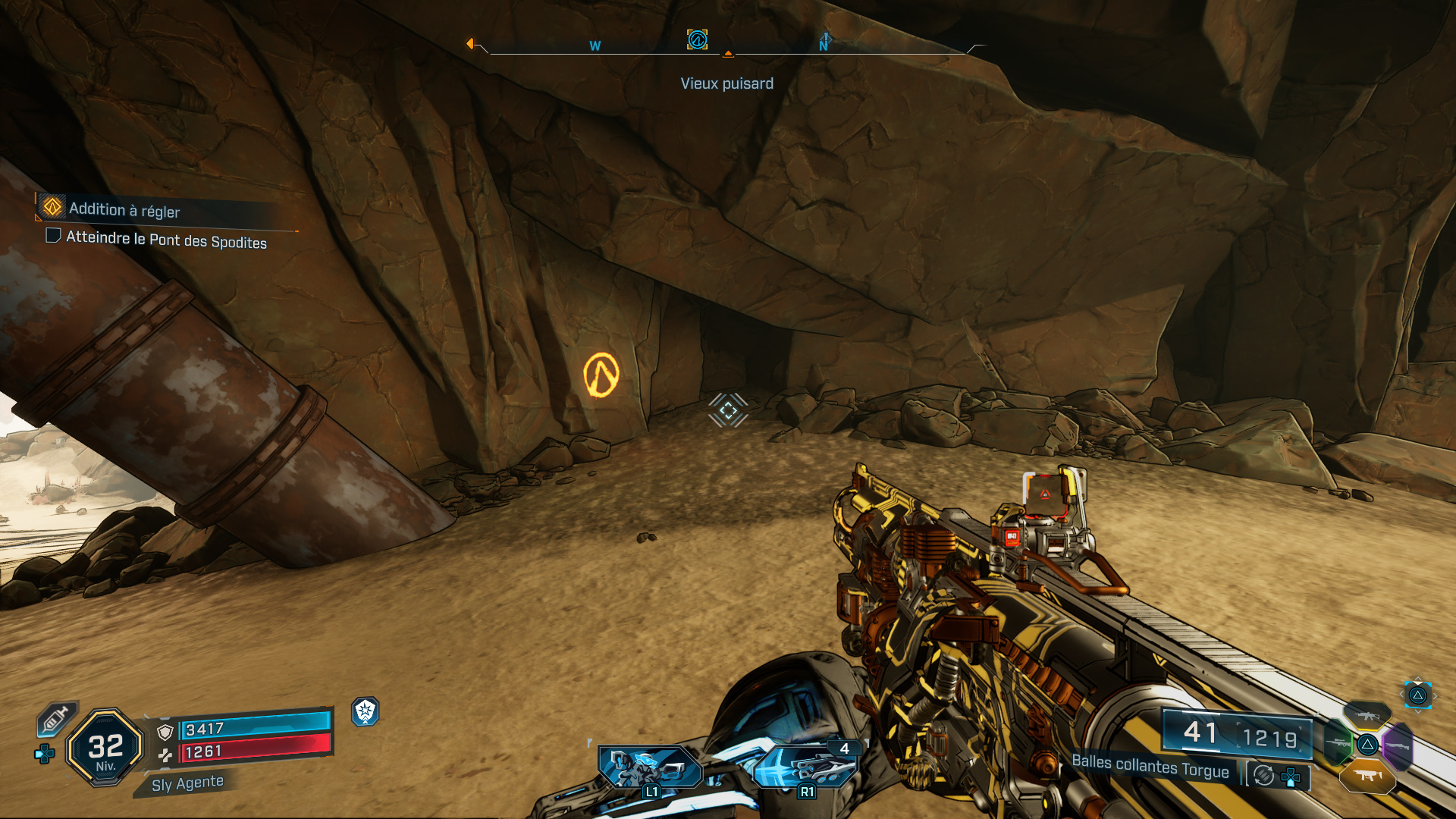Click the Vieux puisard location label
The image size is (1456, 819).
(726, 83)
